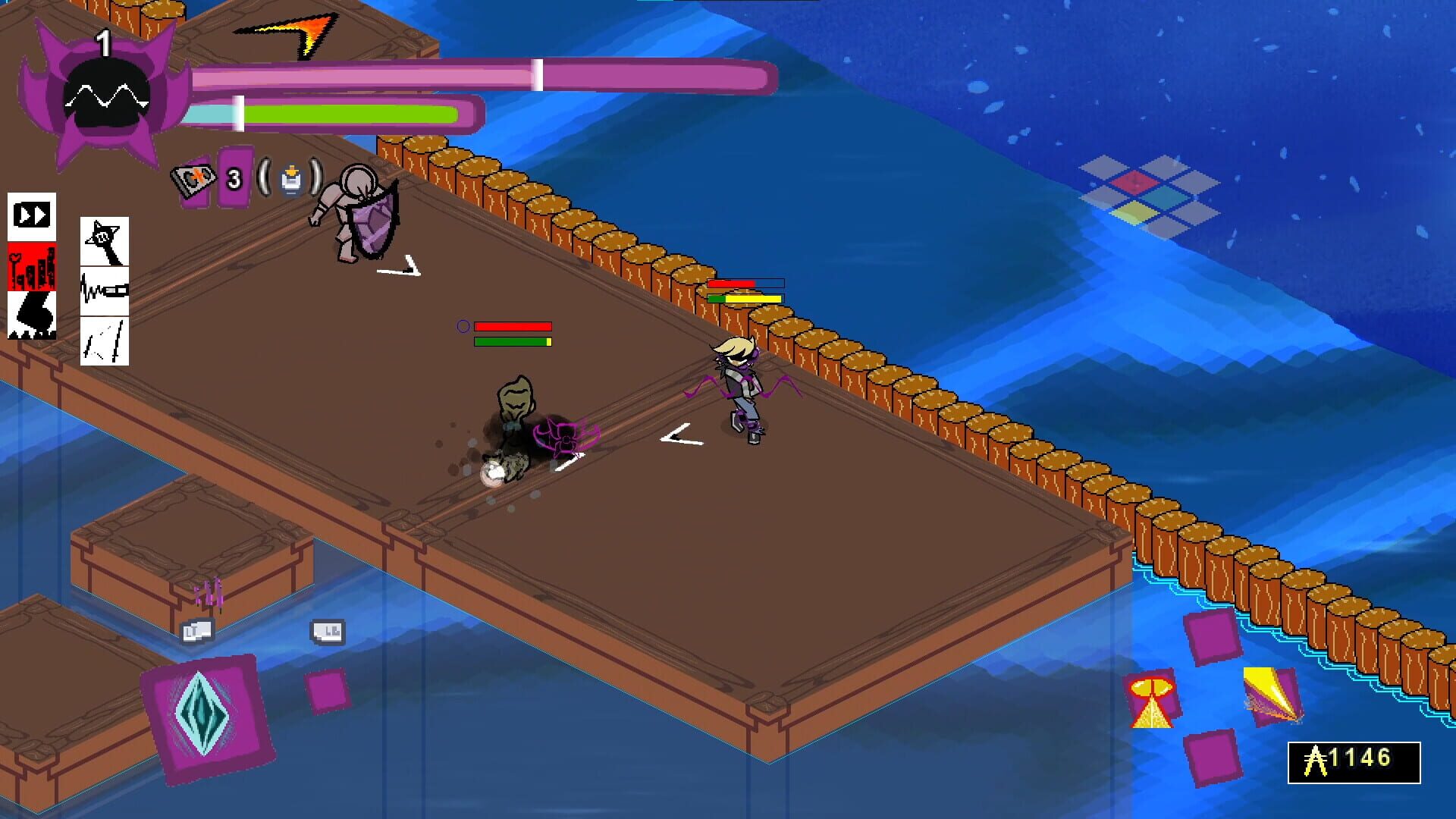Click the orange arrow objective indicator
This screenshot has width=1456, height=819.
[303, 34]
